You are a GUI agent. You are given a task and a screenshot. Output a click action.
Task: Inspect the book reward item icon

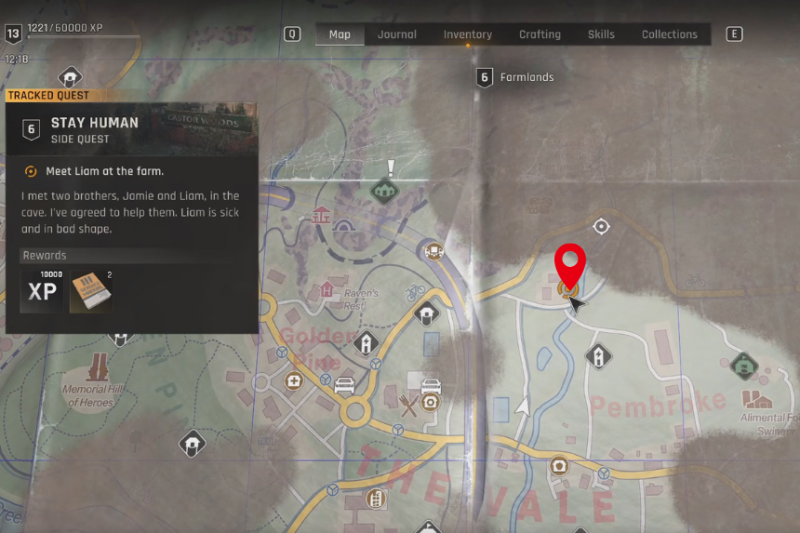pyautogui.click(x=90, y=291)
